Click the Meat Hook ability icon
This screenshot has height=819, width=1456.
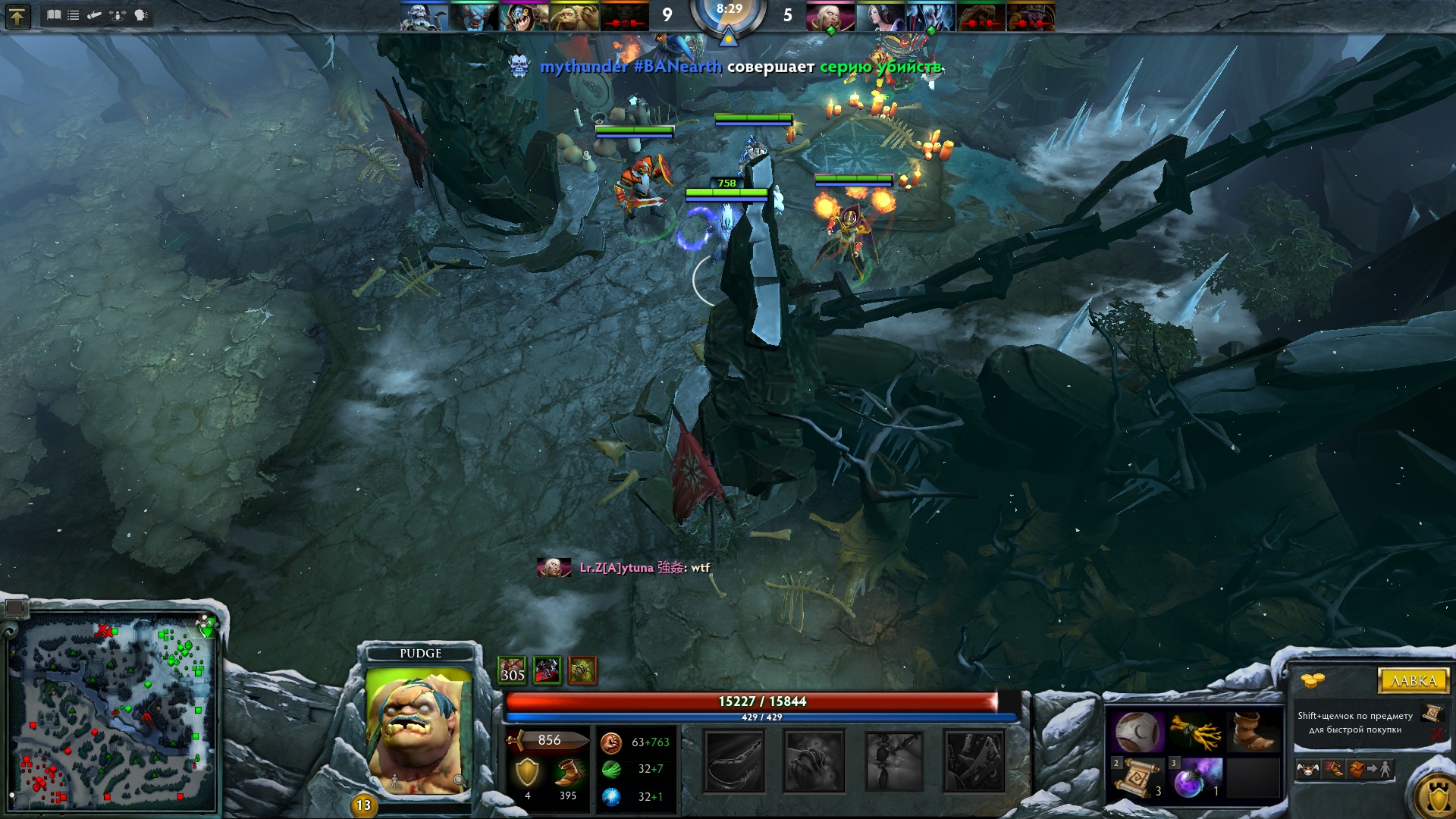[x=734, y=761]
